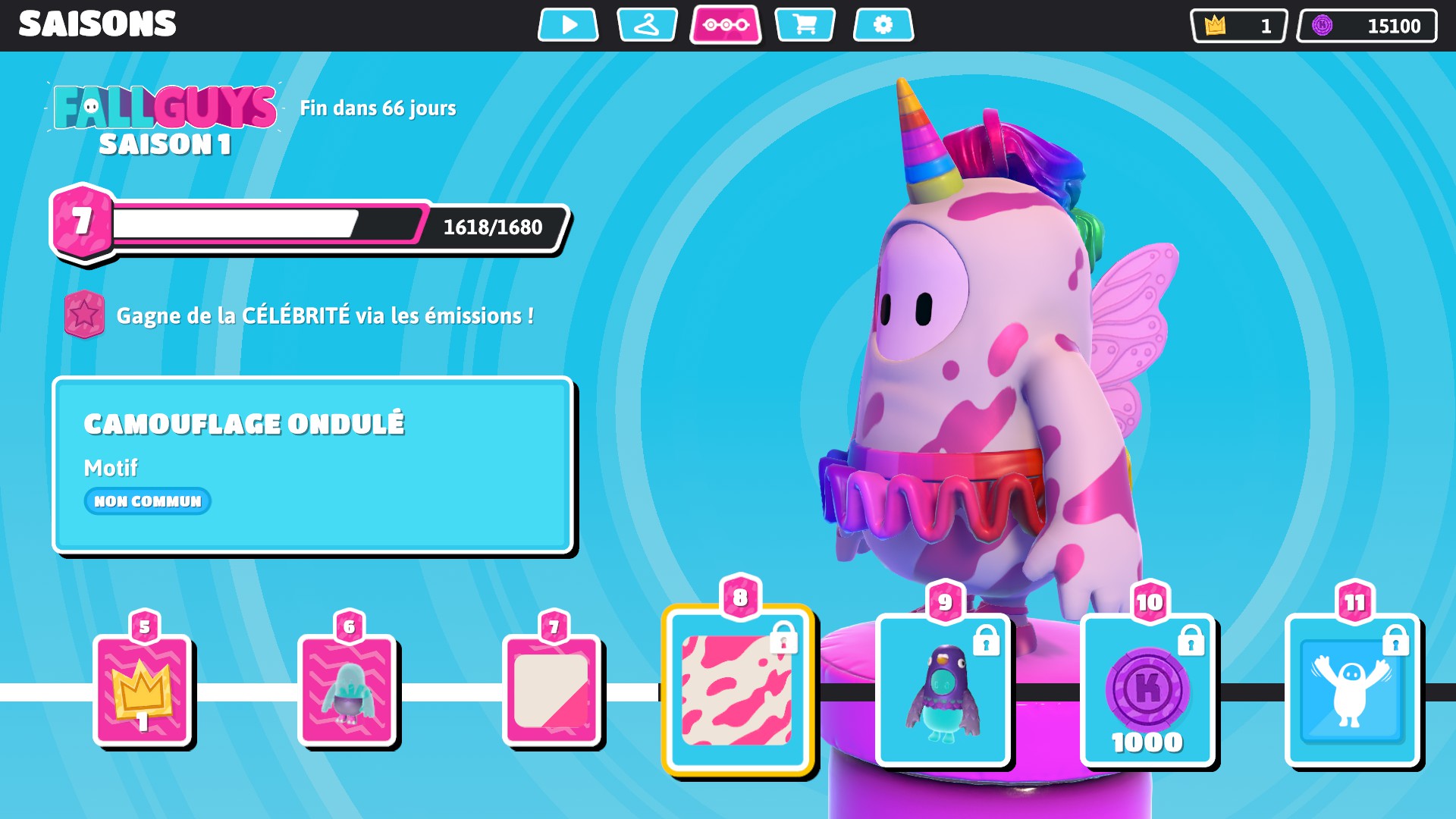Open the Play tab with triangle icon
Image resolution: width=1456 pixels, height=819 pixels.
pos(568,25)
